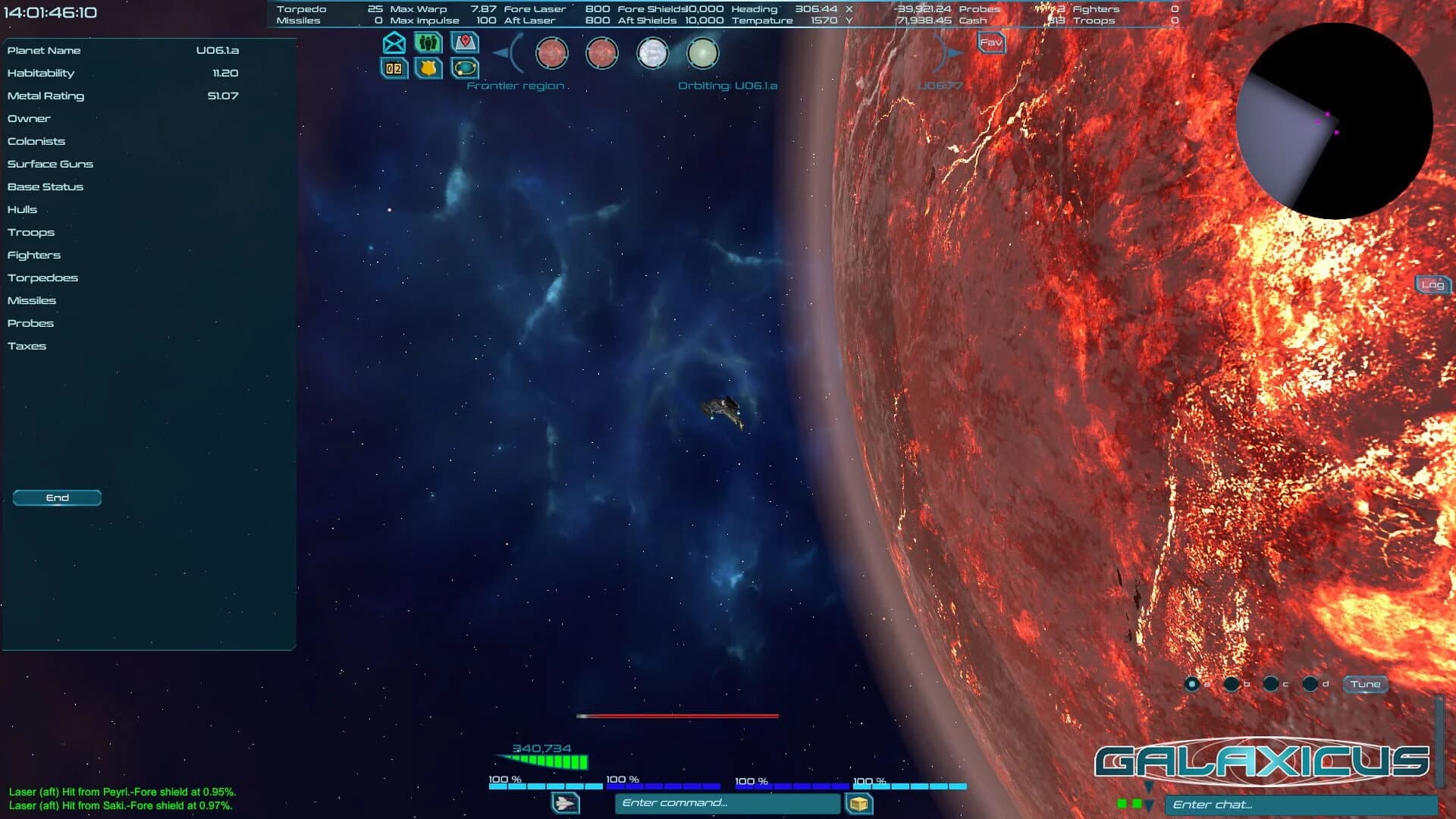Open the Taxes entry

27,346
